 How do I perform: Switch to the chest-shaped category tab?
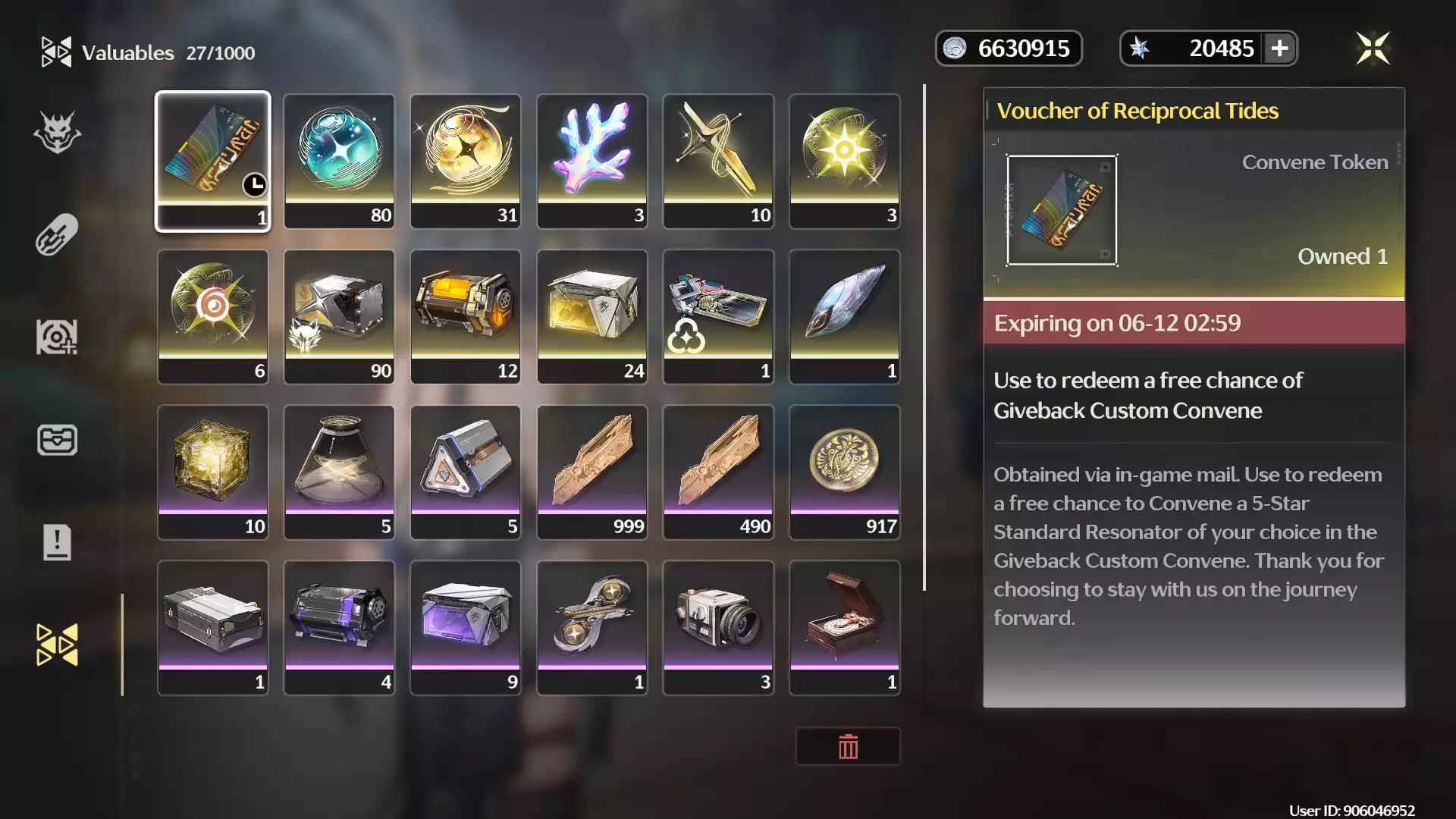[x=57, y=440]
